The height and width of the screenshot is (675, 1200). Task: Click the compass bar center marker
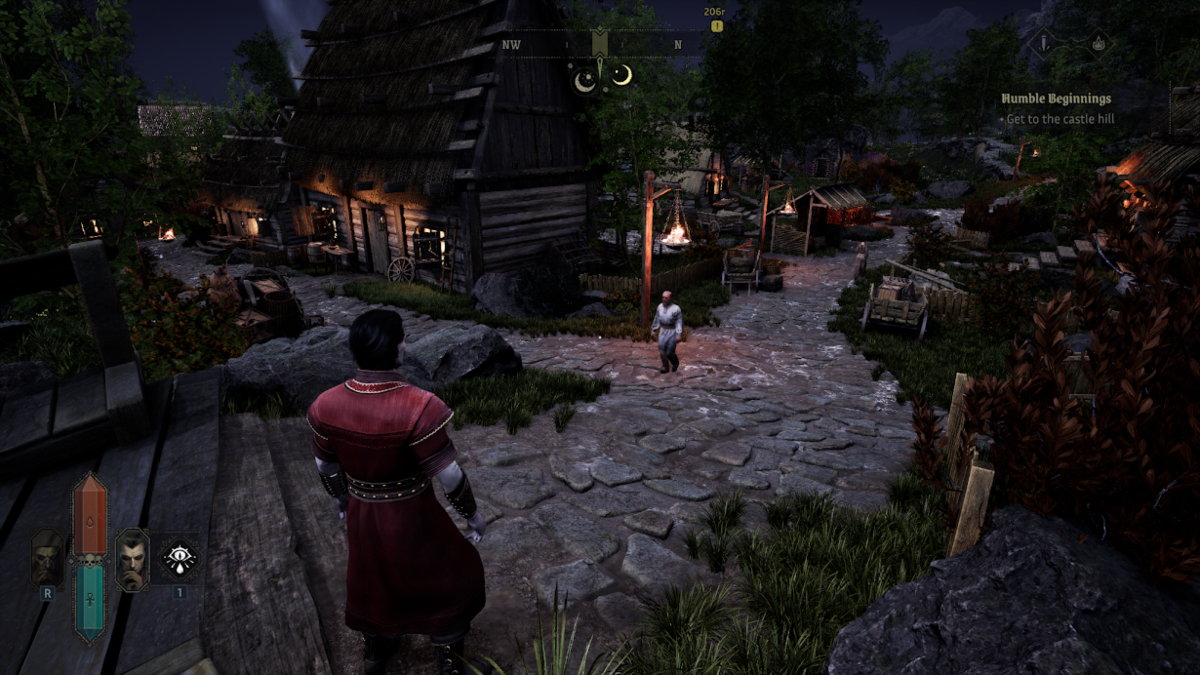coord(599,44)
